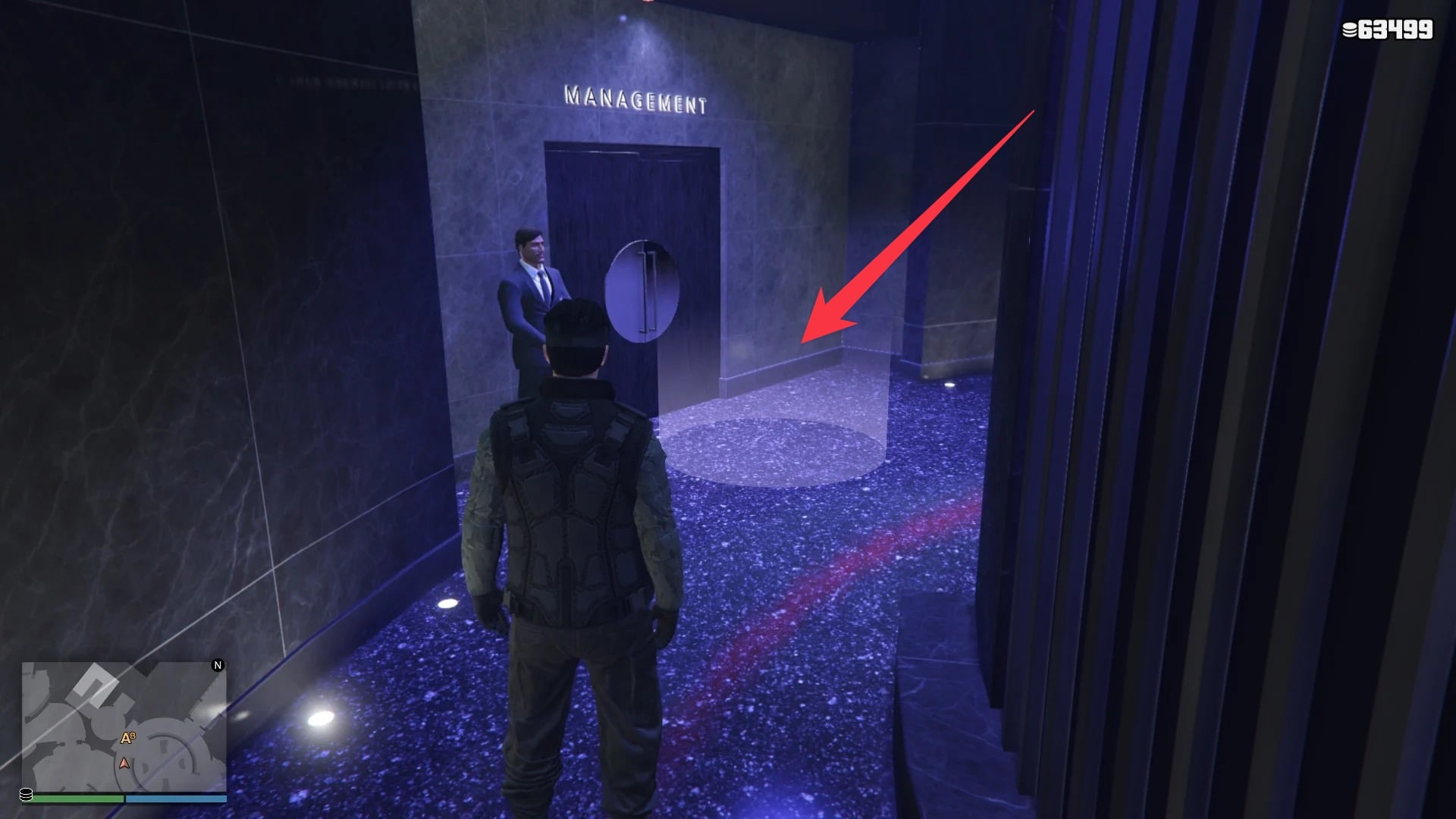
Task: Select the north 'N' compass indicator on minimap
Action: point(218,665)
